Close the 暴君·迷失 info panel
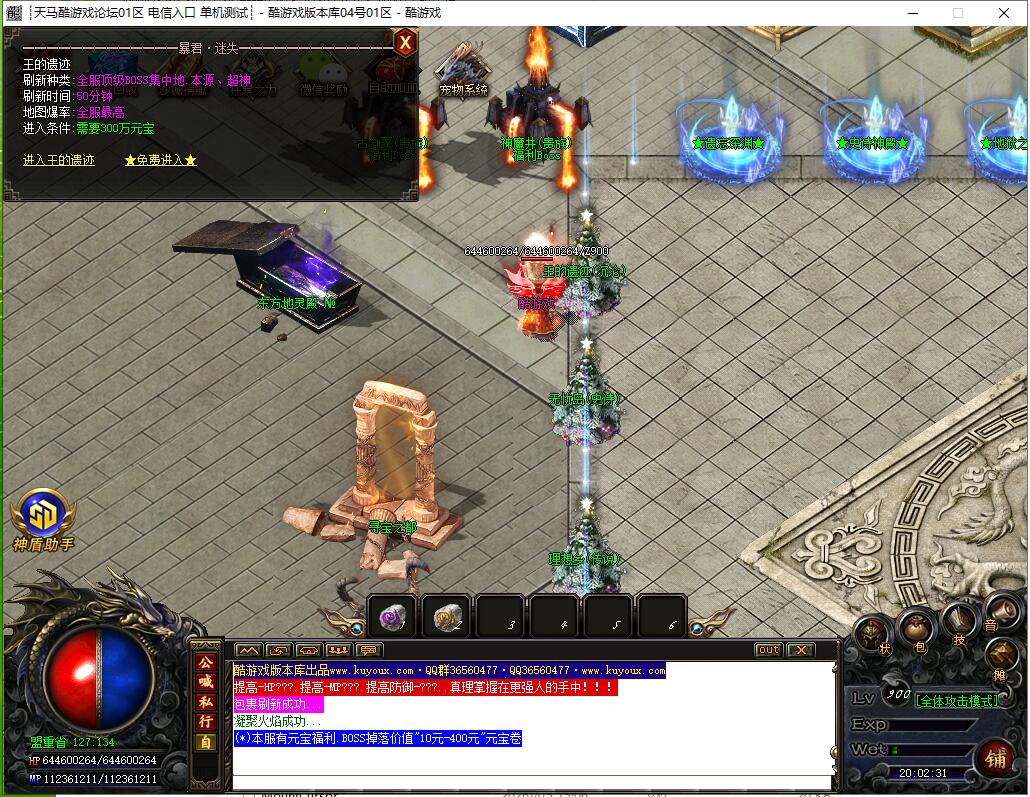 404,43
